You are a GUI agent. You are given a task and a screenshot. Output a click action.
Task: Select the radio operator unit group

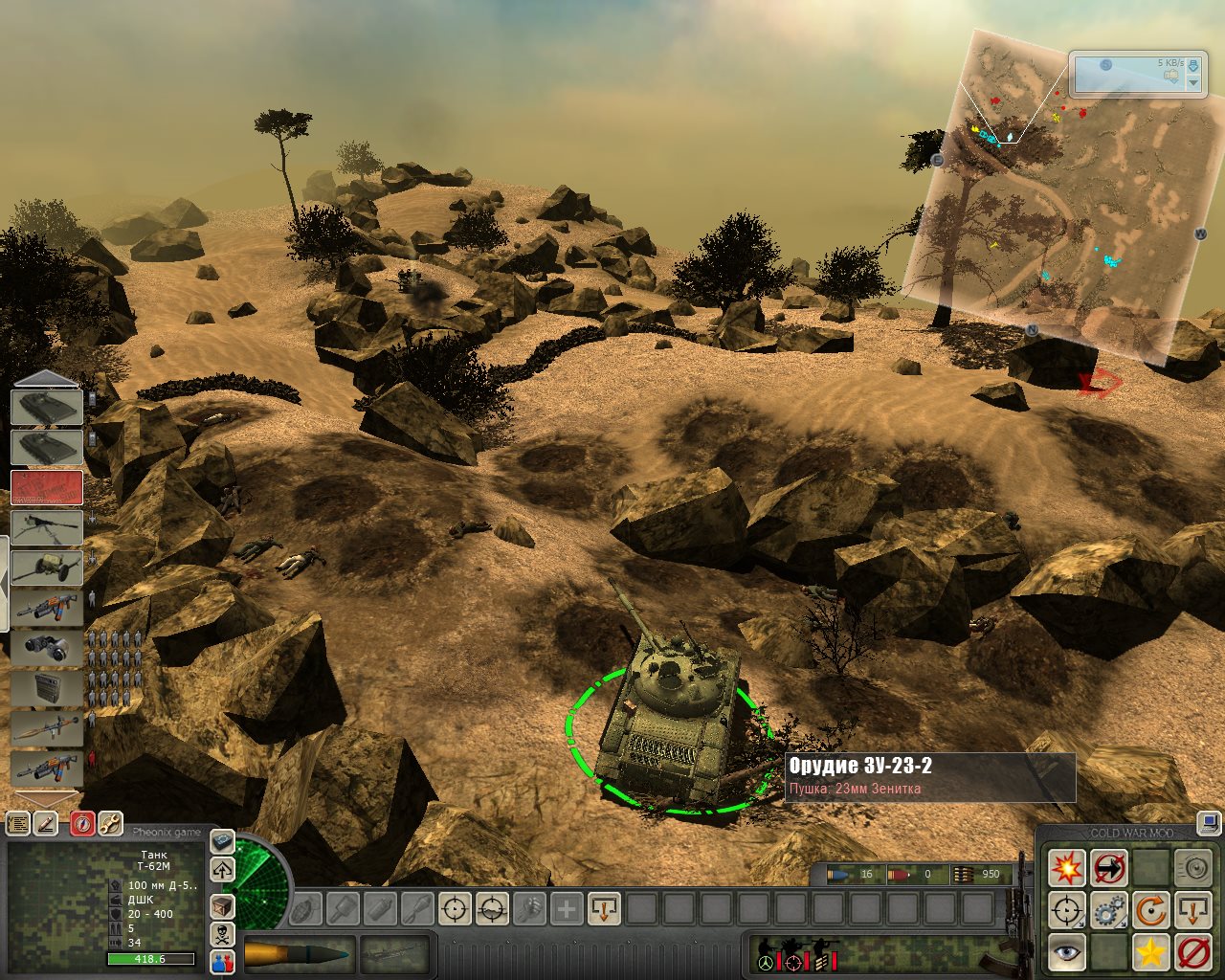(x=46, y=688)
